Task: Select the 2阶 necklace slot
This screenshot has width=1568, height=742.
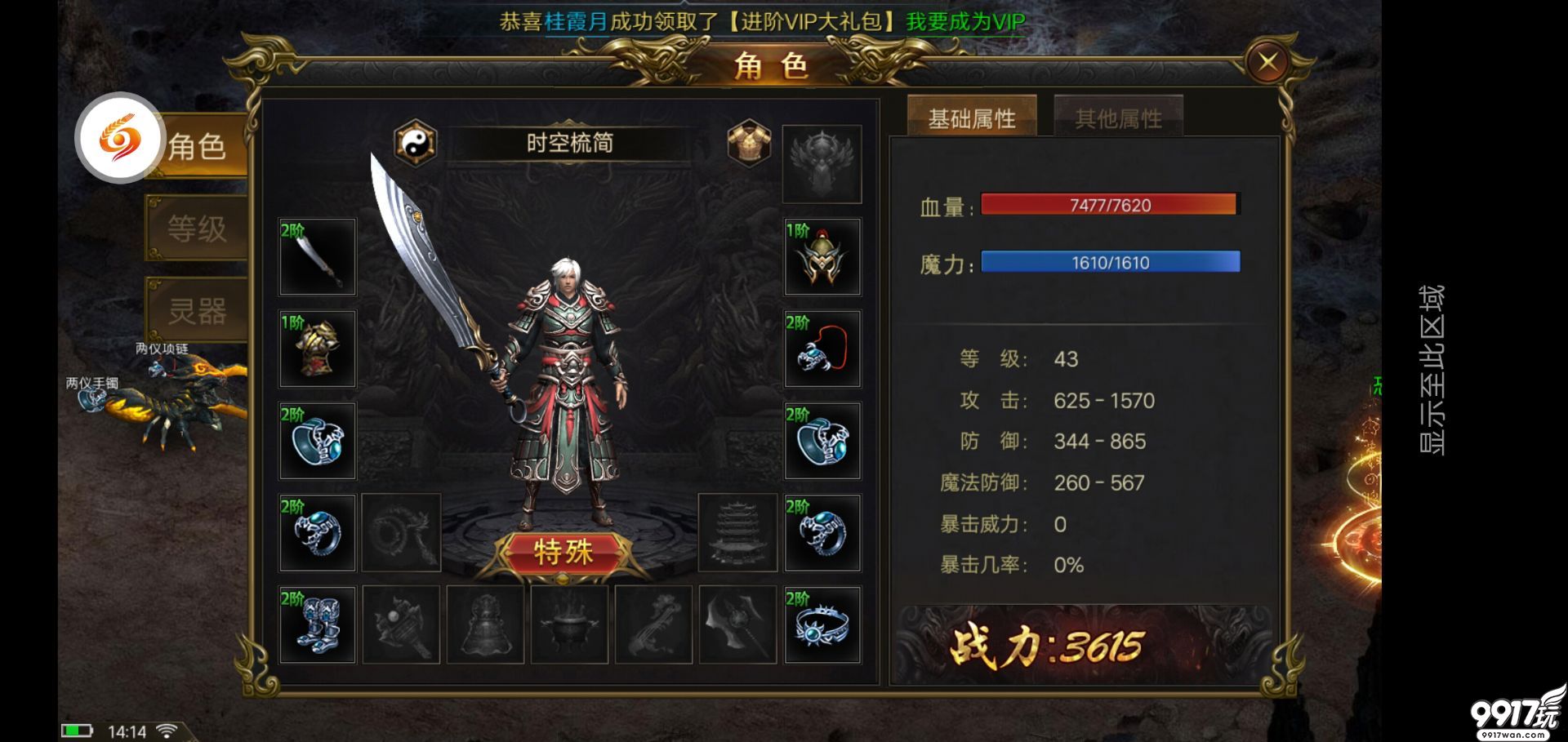Action: (821, 349)
